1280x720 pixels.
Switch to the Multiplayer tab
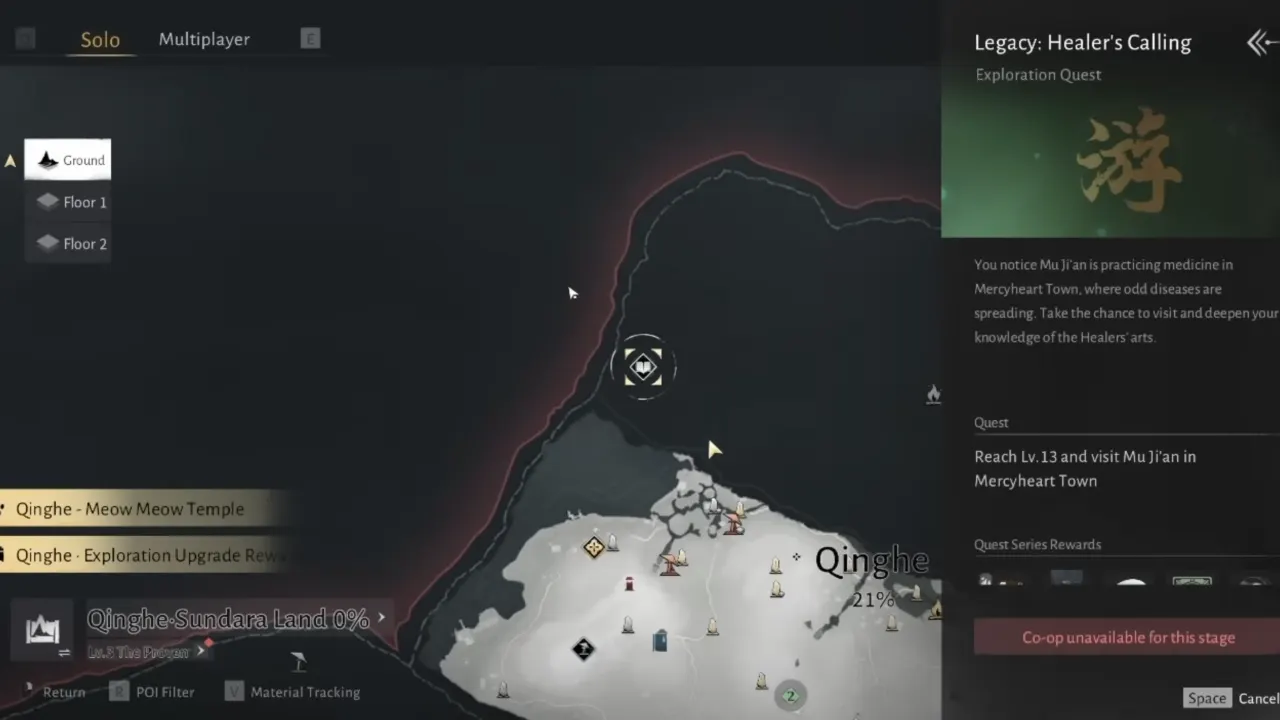point(204,39)
